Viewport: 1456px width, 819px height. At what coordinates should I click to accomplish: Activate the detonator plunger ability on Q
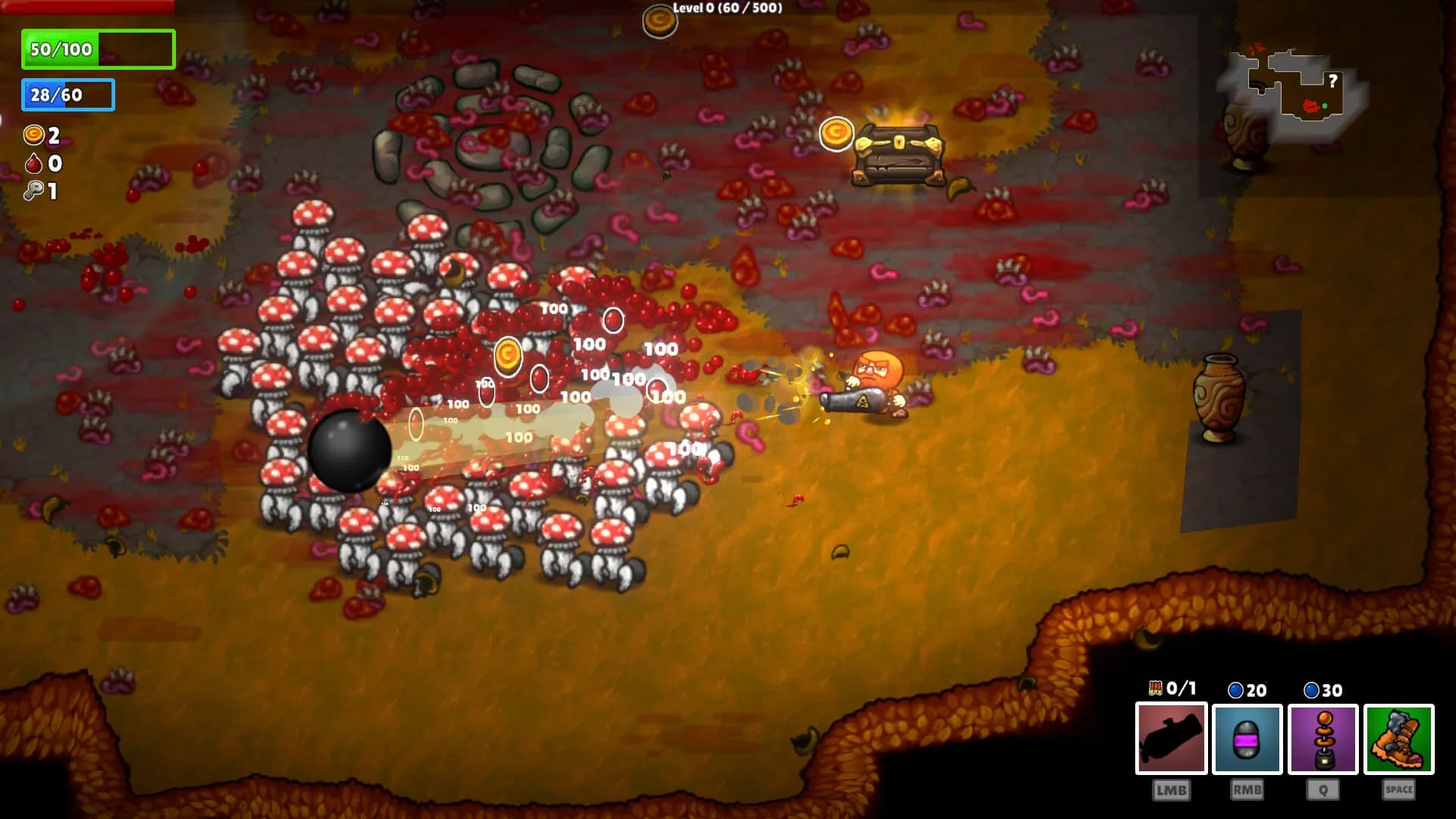point(1324,738)
